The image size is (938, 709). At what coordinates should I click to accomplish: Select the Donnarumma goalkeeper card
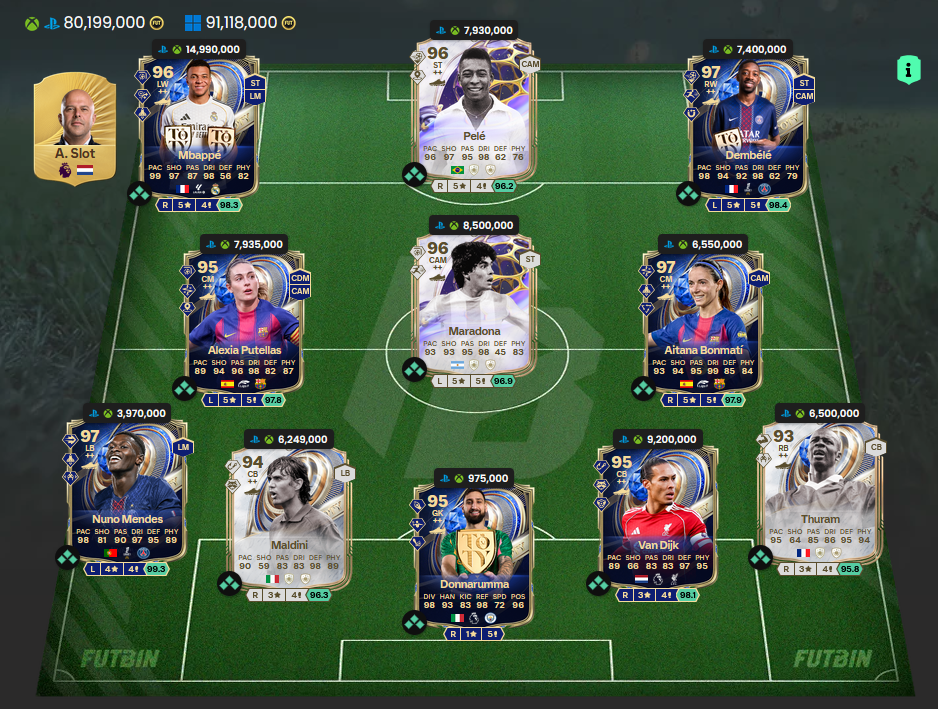click(x=474, y=545)
